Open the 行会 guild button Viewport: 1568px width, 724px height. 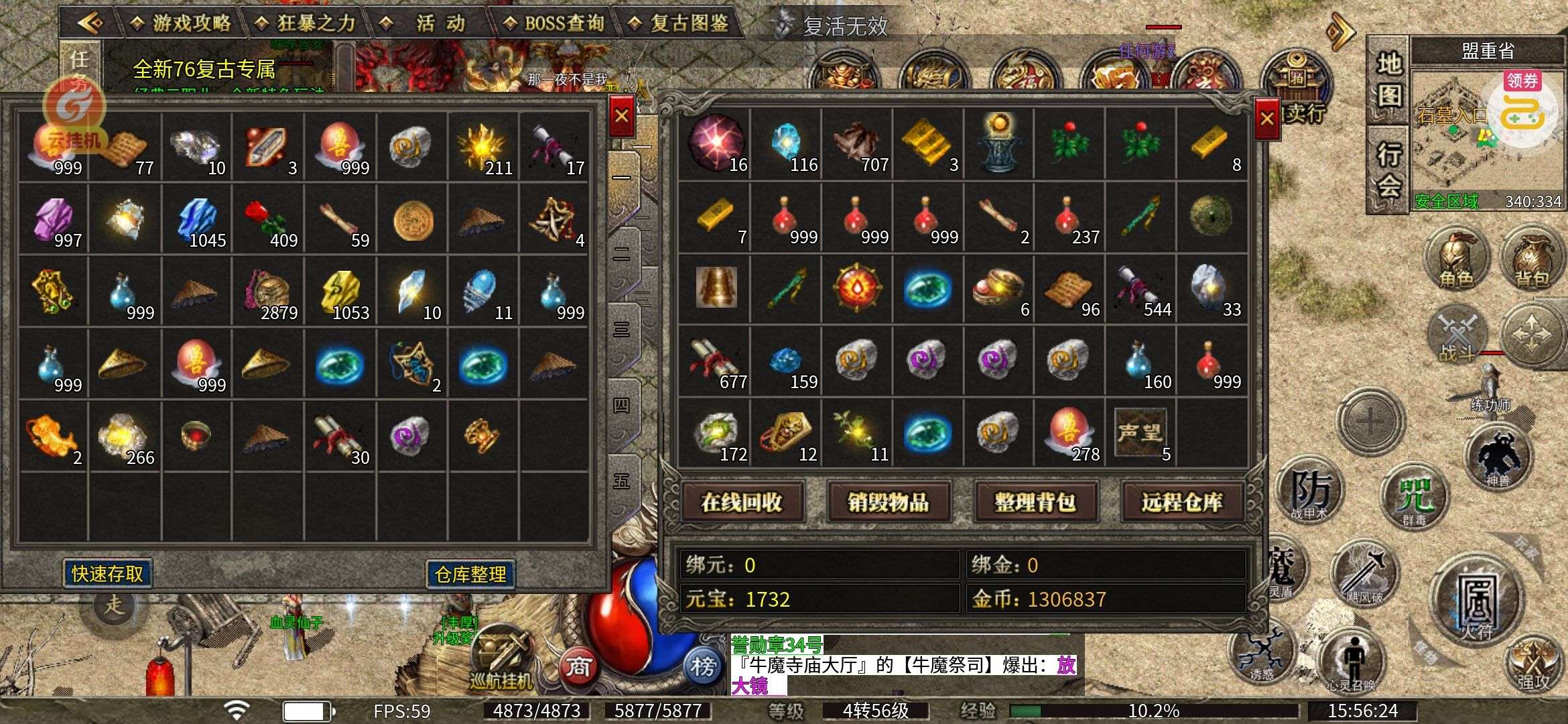pyautogui.click(x=1388, y=168)
